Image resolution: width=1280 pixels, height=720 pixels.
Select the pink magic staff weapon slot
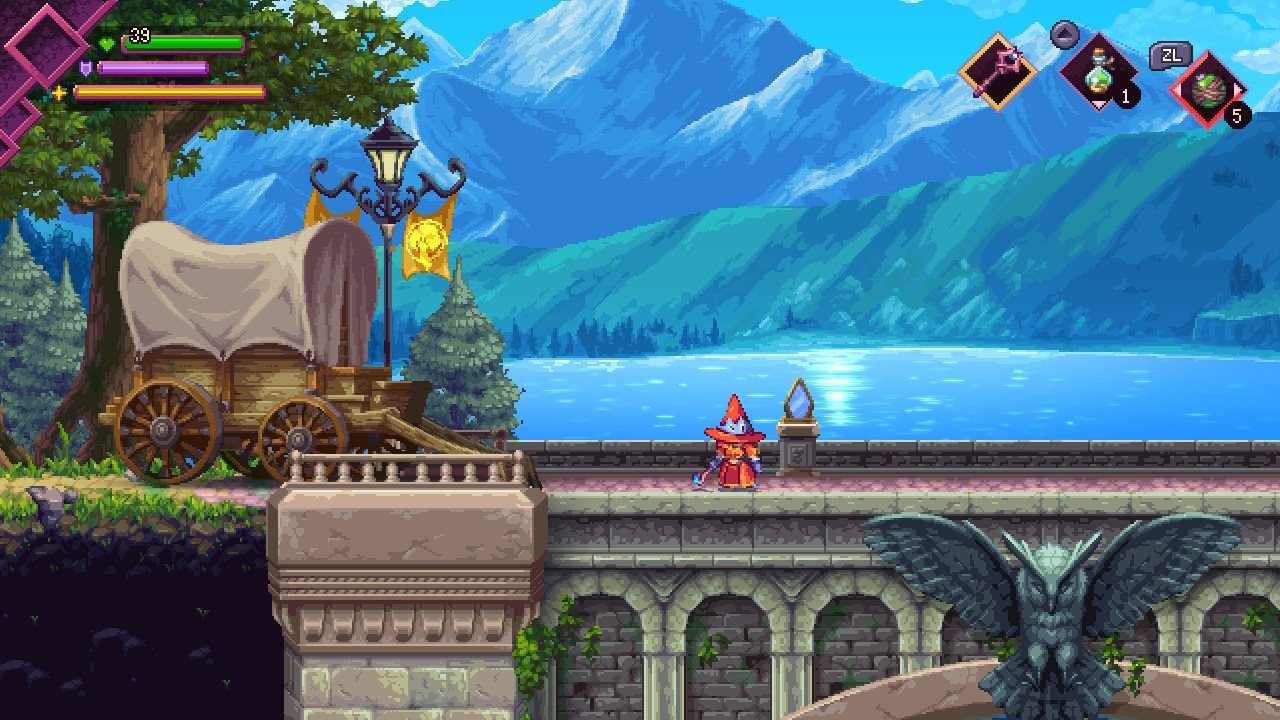click(996, 71)
